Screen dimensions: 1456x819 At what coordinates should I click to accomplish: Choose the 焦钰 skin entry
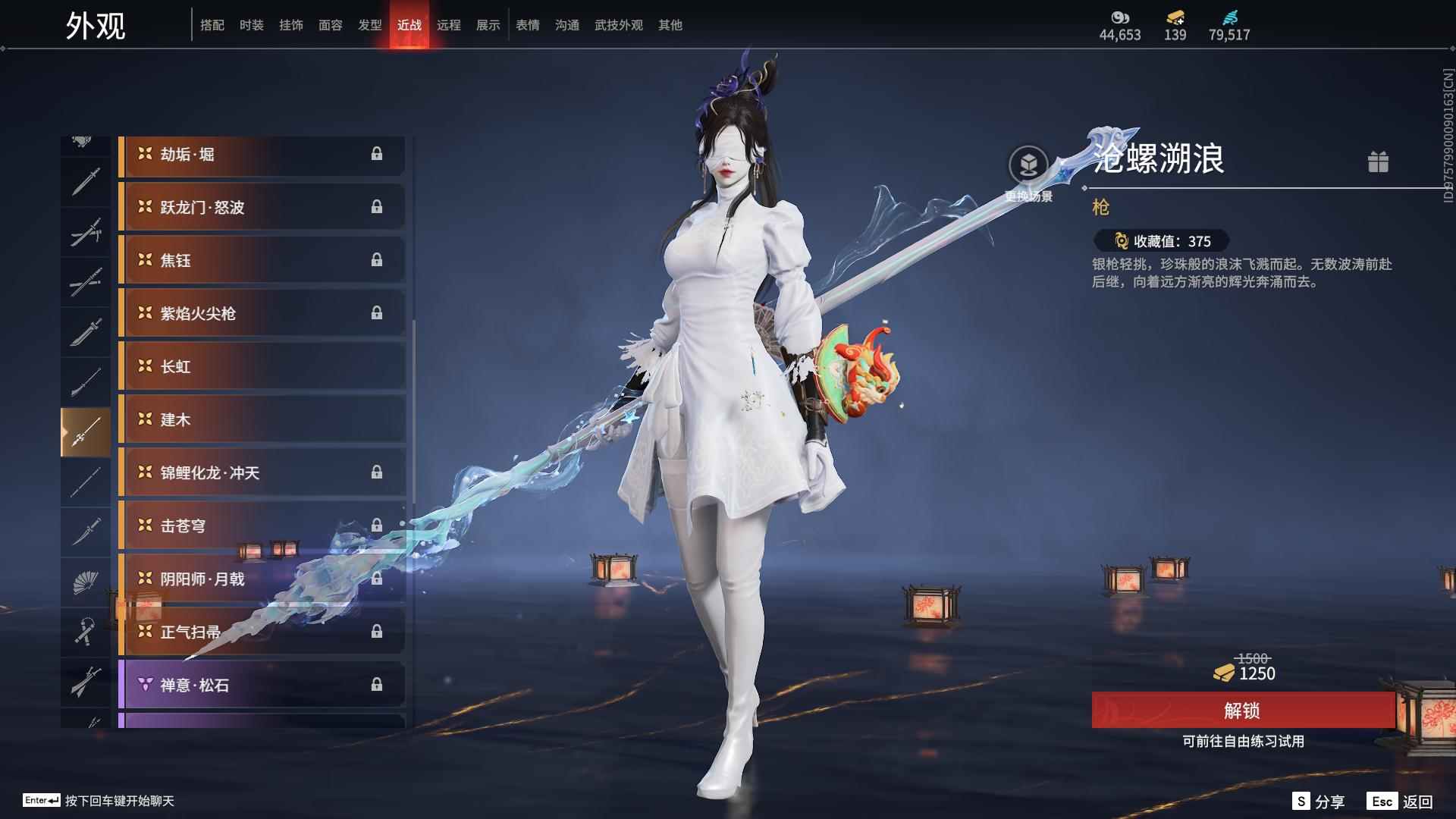click(x=262, y=260)
